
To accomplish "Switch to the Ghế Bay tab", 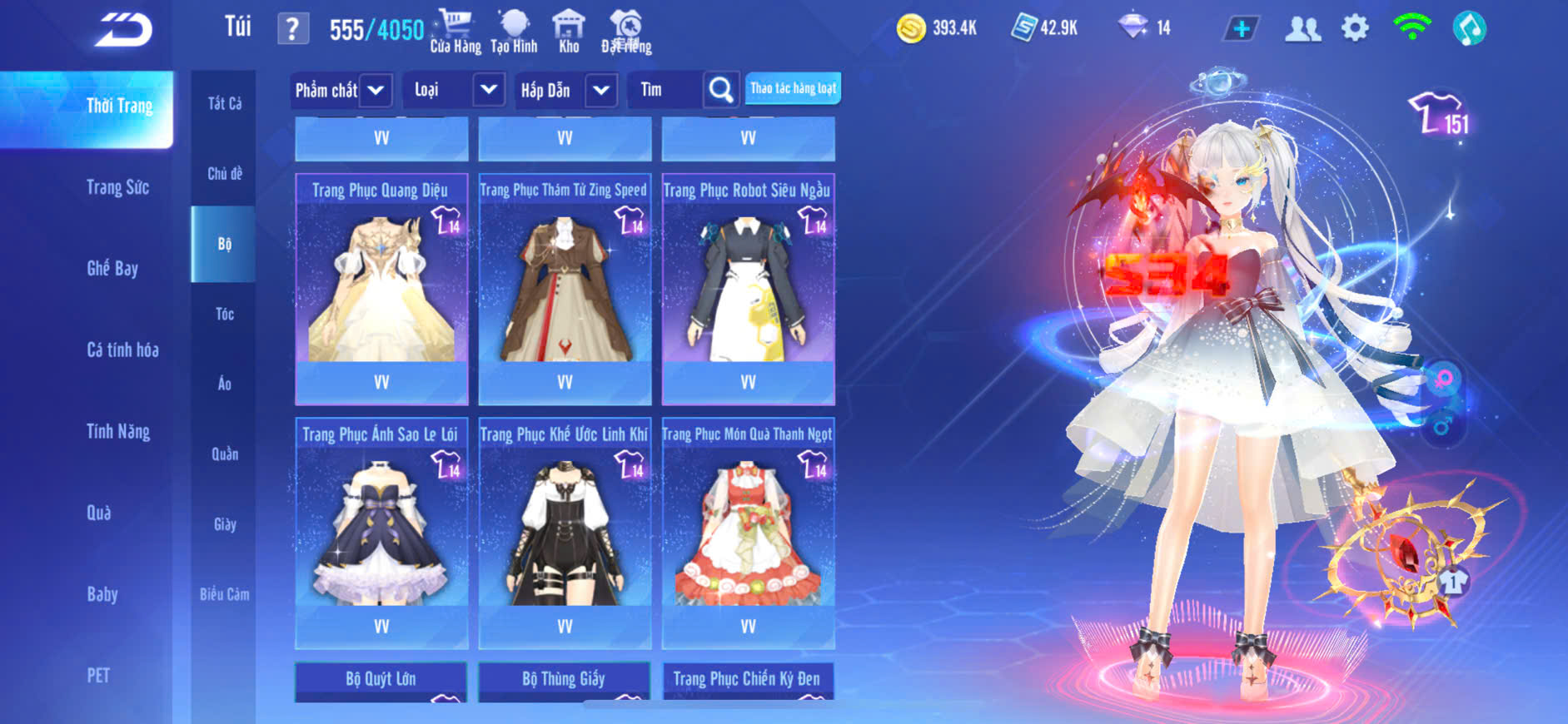I will click(112, 268).
